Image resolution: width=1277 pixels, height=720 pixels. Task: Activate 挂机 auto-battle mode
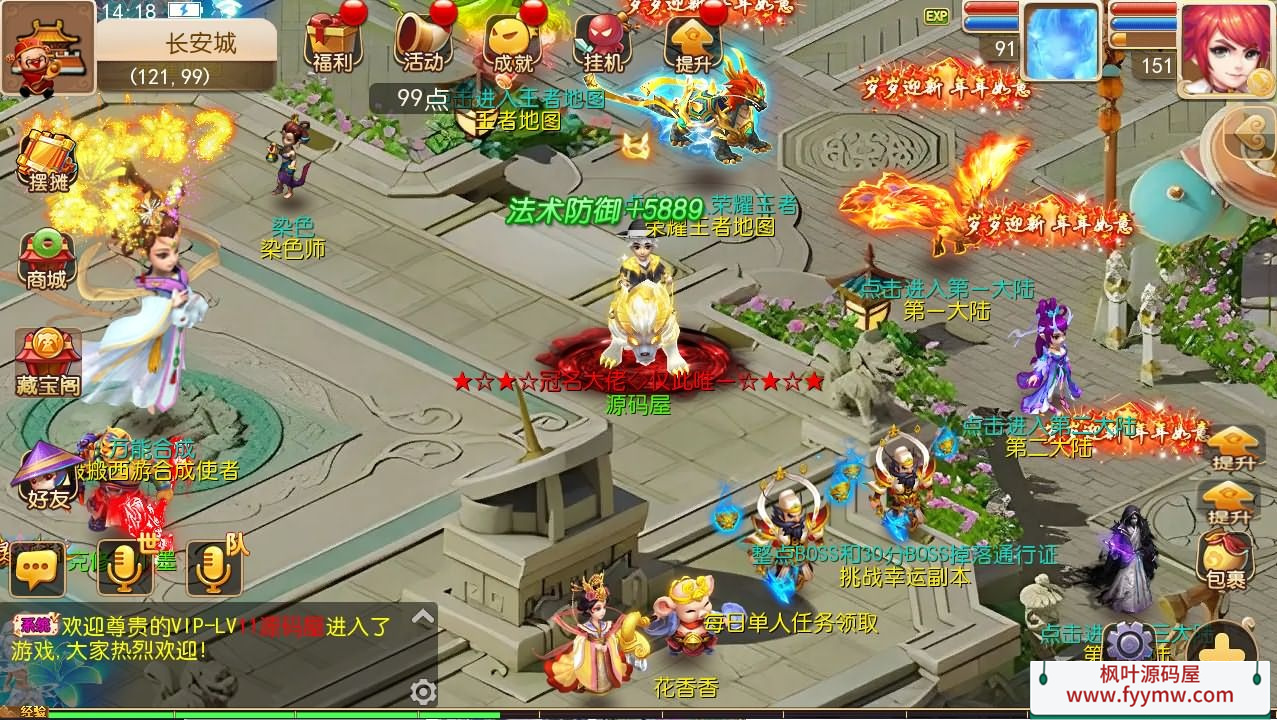point(602,43)
